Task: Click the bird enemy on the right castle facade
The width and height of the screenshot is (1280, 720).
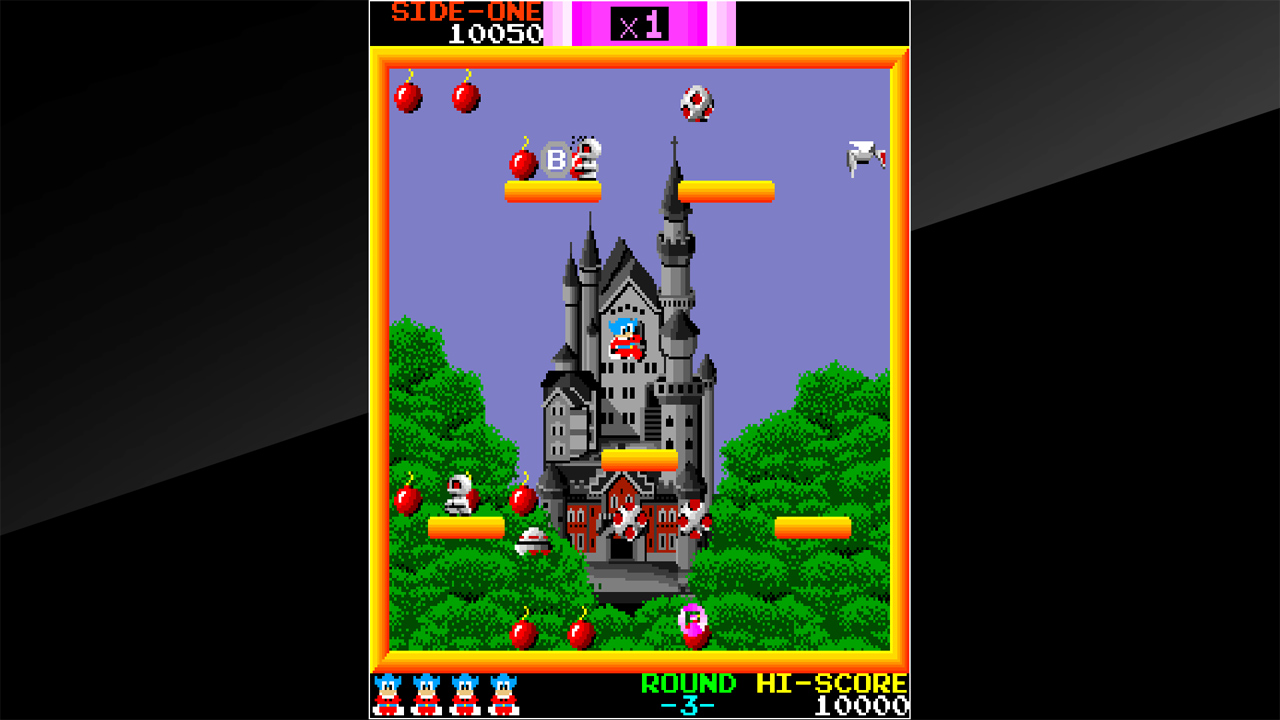Action: pos(695,522)
